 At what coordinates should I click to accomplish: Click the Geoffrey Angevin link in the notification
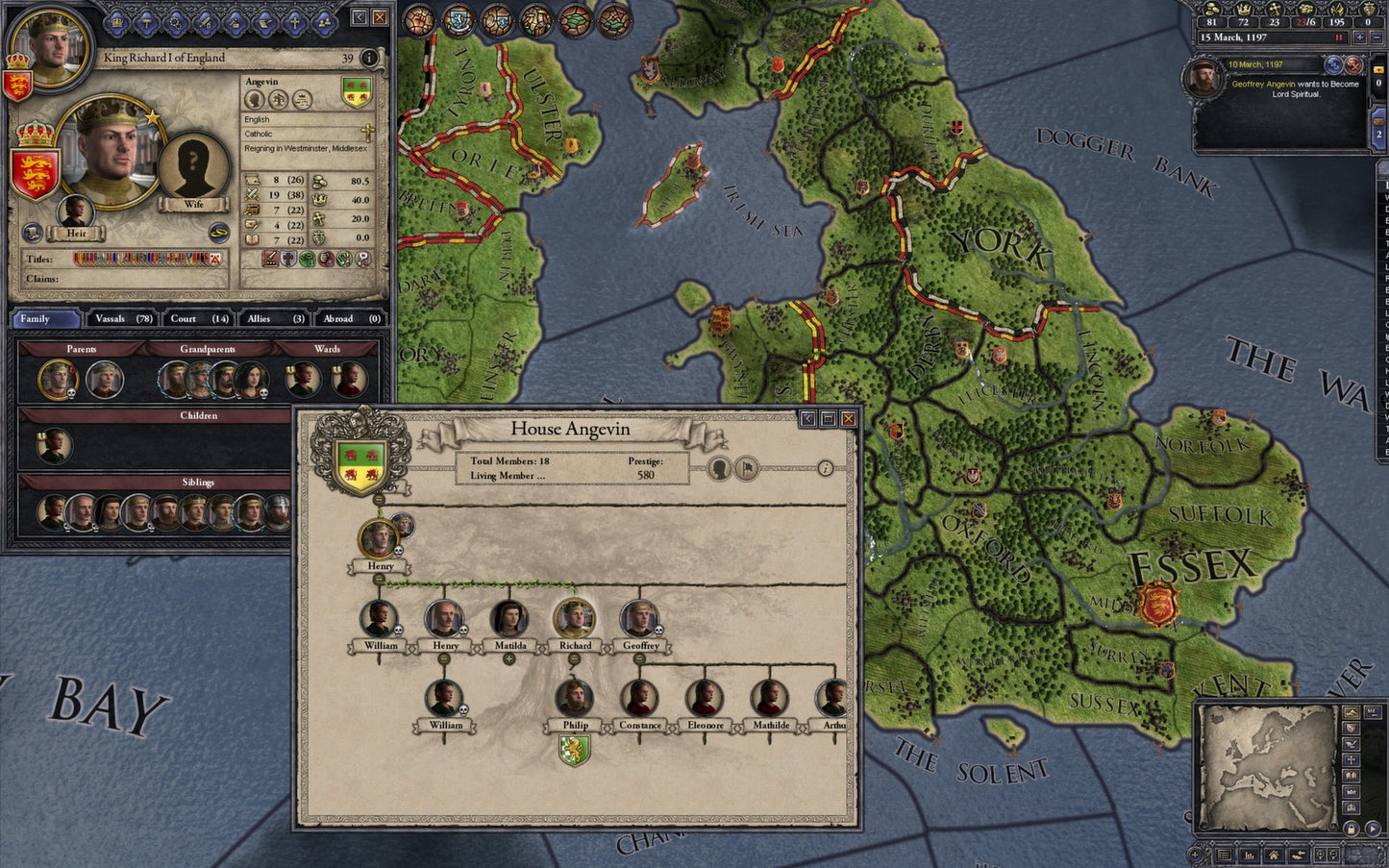(x=1262, y=85)
